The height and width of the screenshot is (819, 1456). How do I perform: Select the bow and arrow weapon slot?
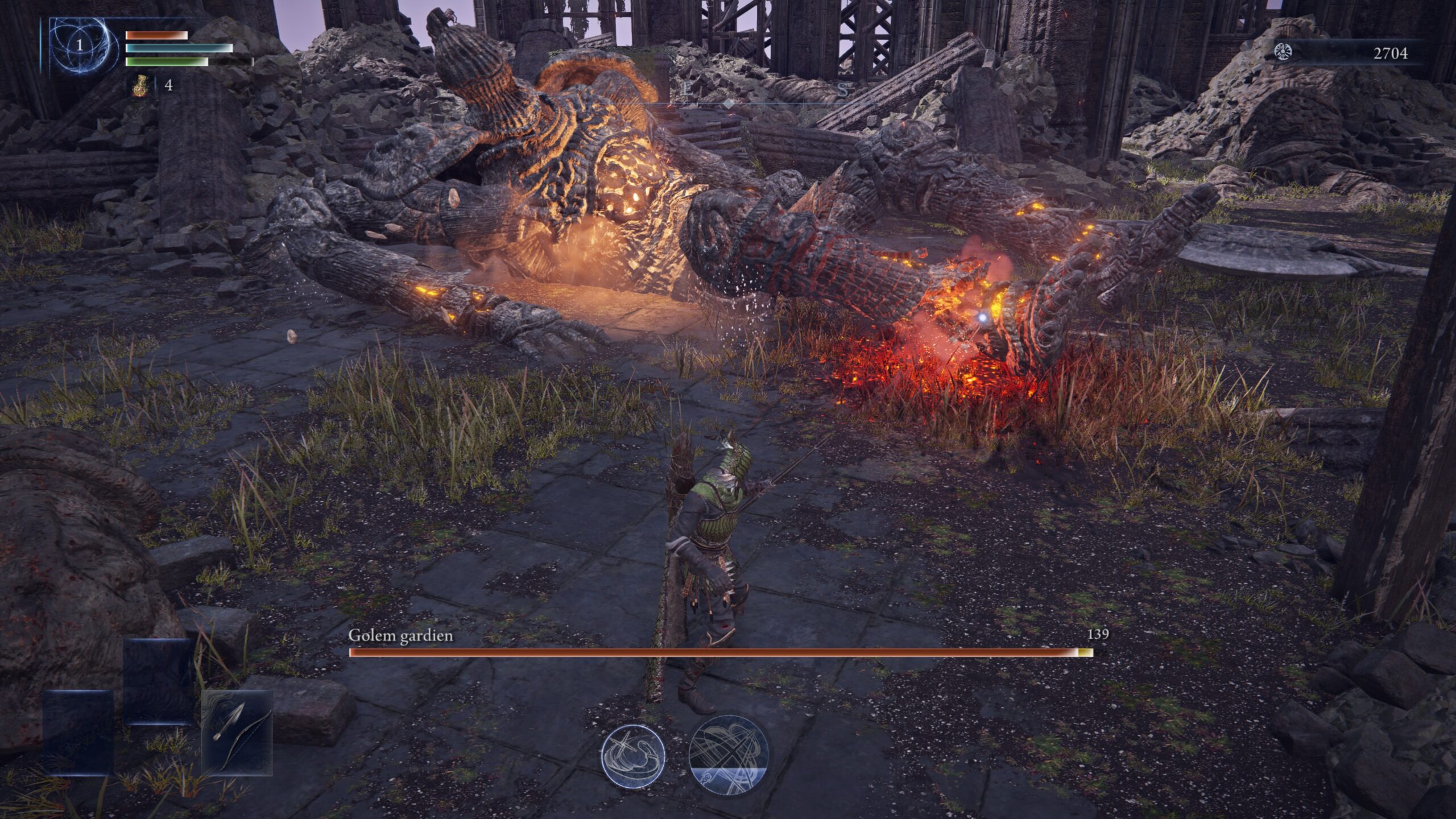click(x=237, y=733)
